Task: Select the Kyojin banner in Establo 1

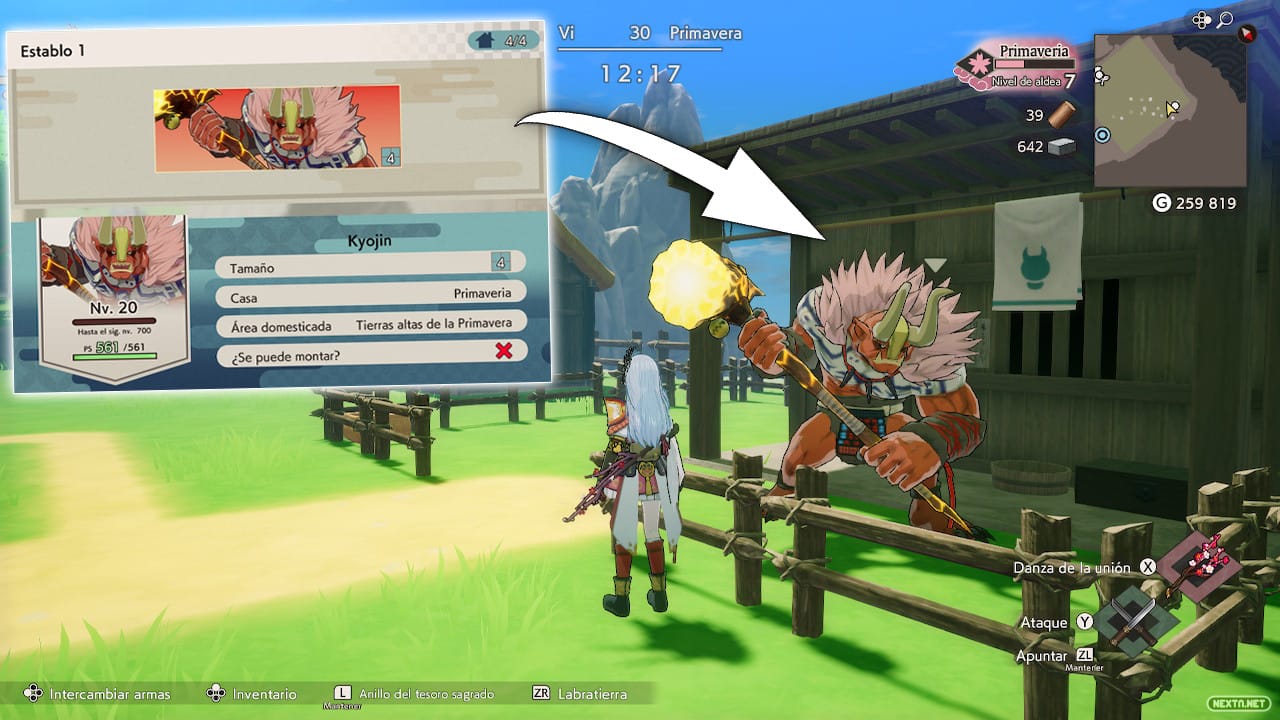Action: click(x=277, y=128)
